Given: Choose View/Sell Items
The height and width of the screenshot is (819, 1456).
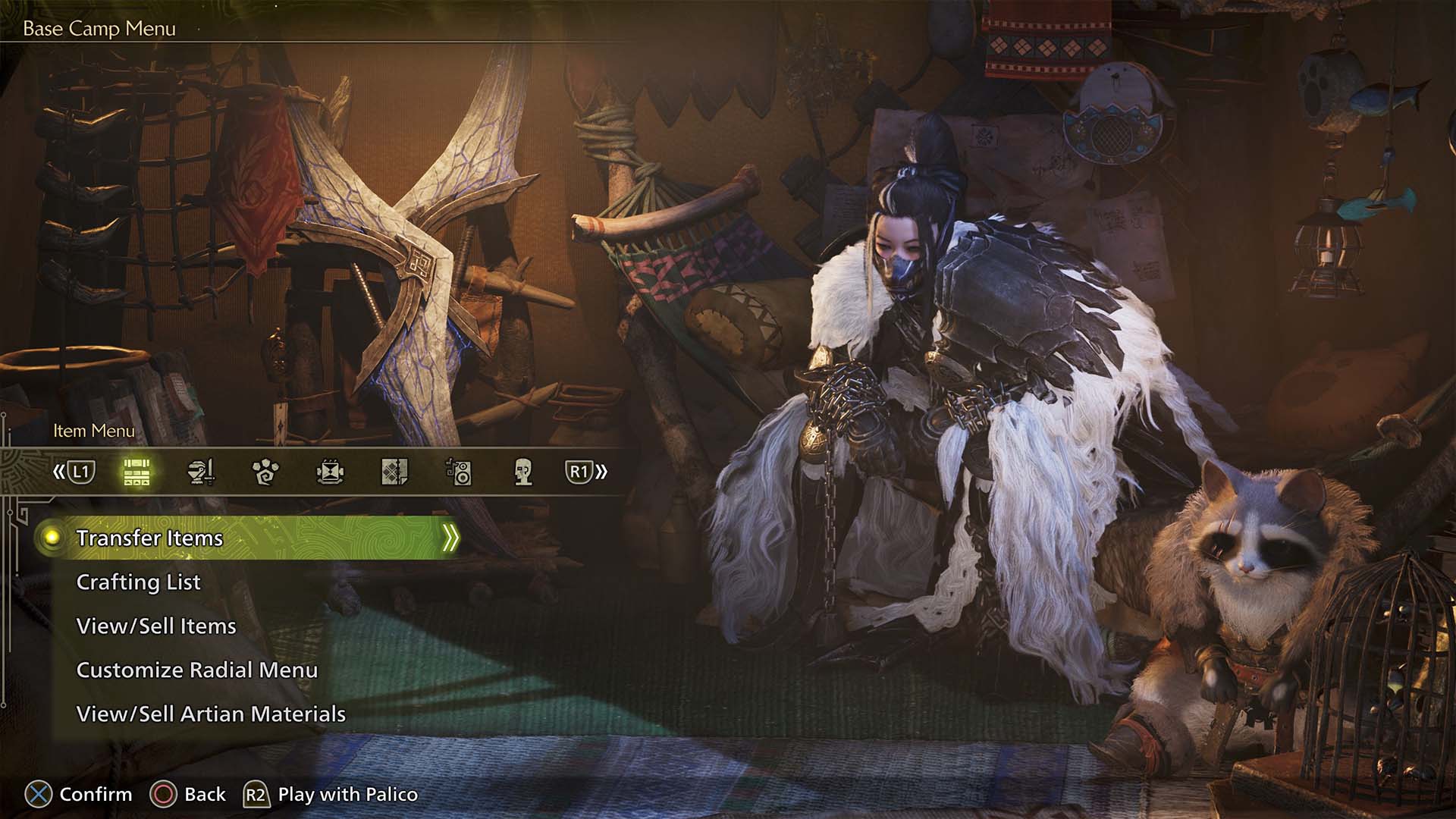Looking at the screenshot, I should pos(156,626).
